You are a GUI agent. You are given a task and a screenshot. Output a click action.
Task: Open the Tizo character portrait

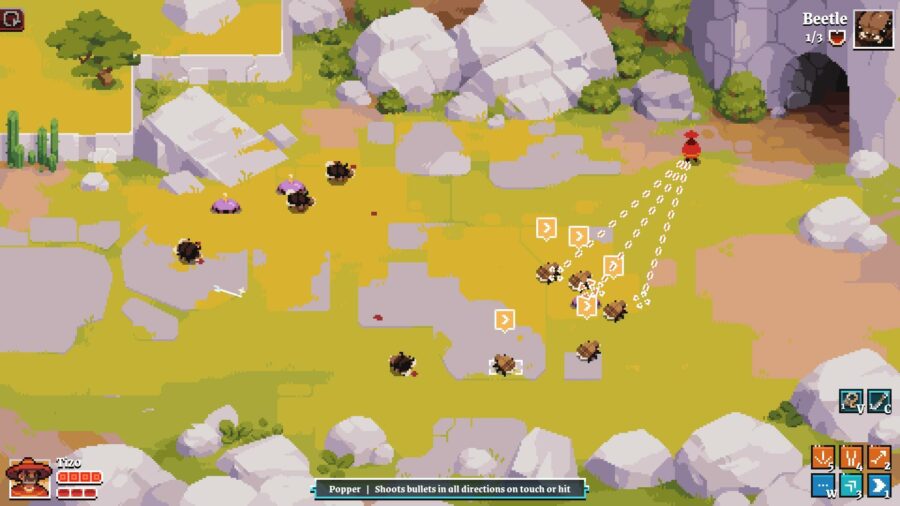(x=28, y=478)
